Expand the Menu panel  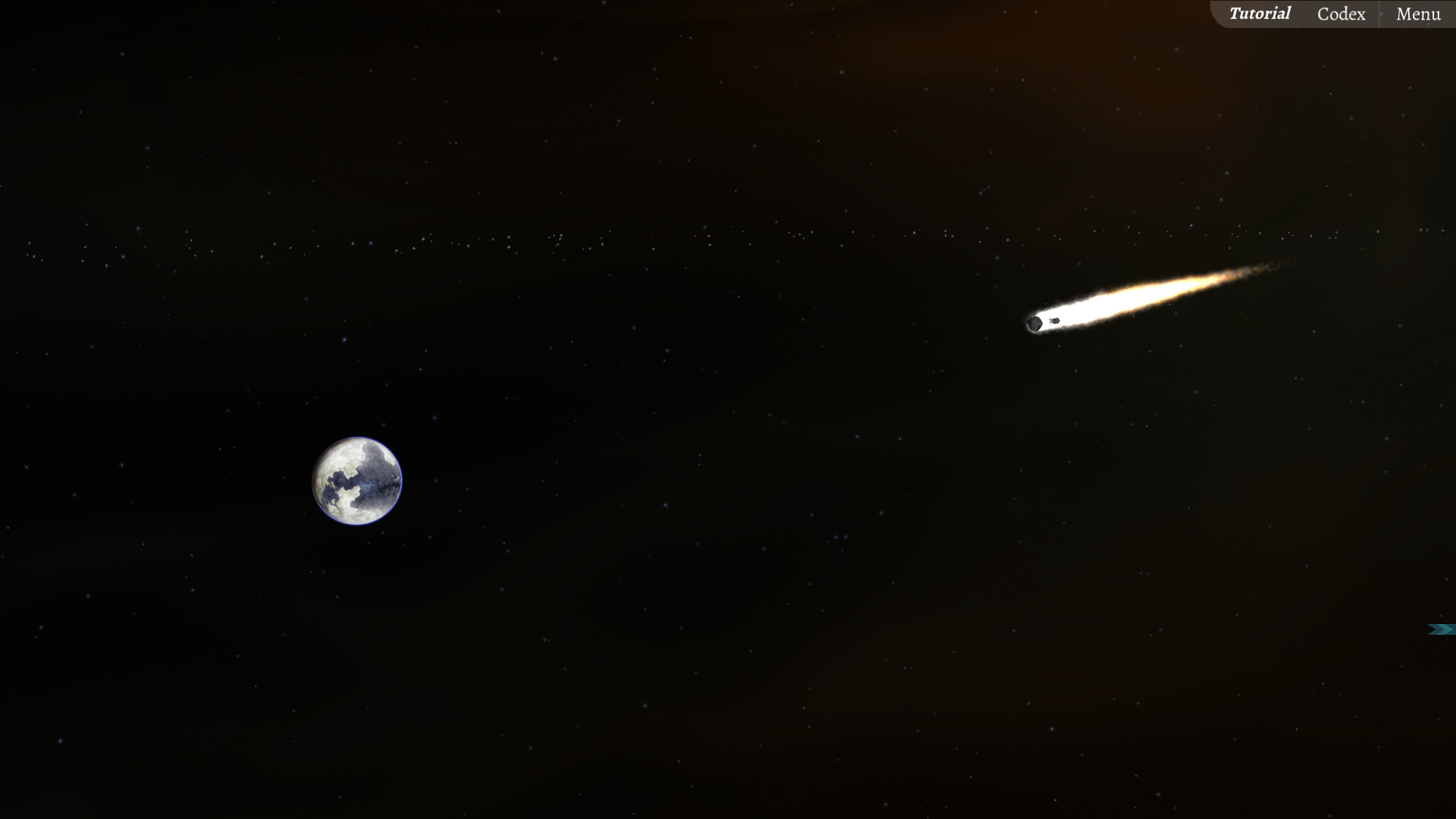(x=1417, y=14)
